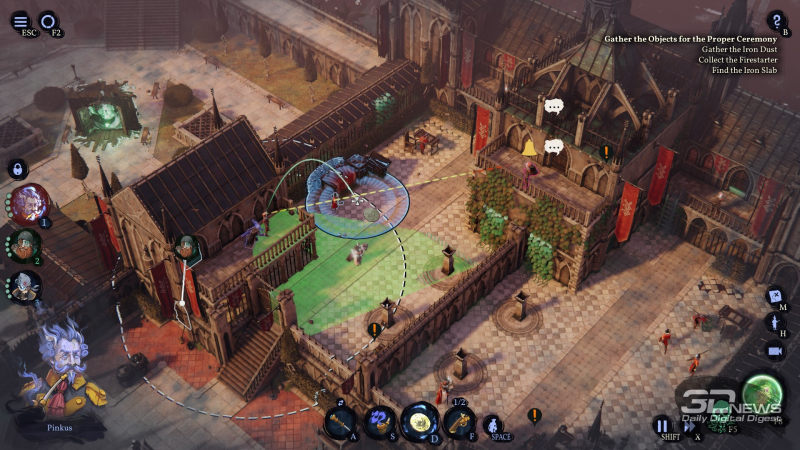This screenshot has width=800, height=450.
Task: Click the circular icon beside the menu button
Action: click(x=48, y=21)
